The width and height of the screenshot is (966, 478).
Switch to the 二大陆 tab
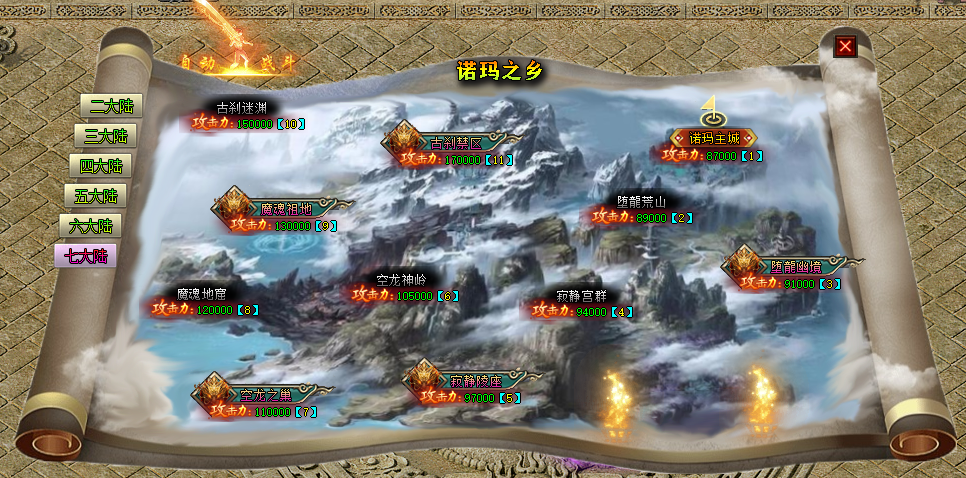pyautogui.click(x=110, y=106)
